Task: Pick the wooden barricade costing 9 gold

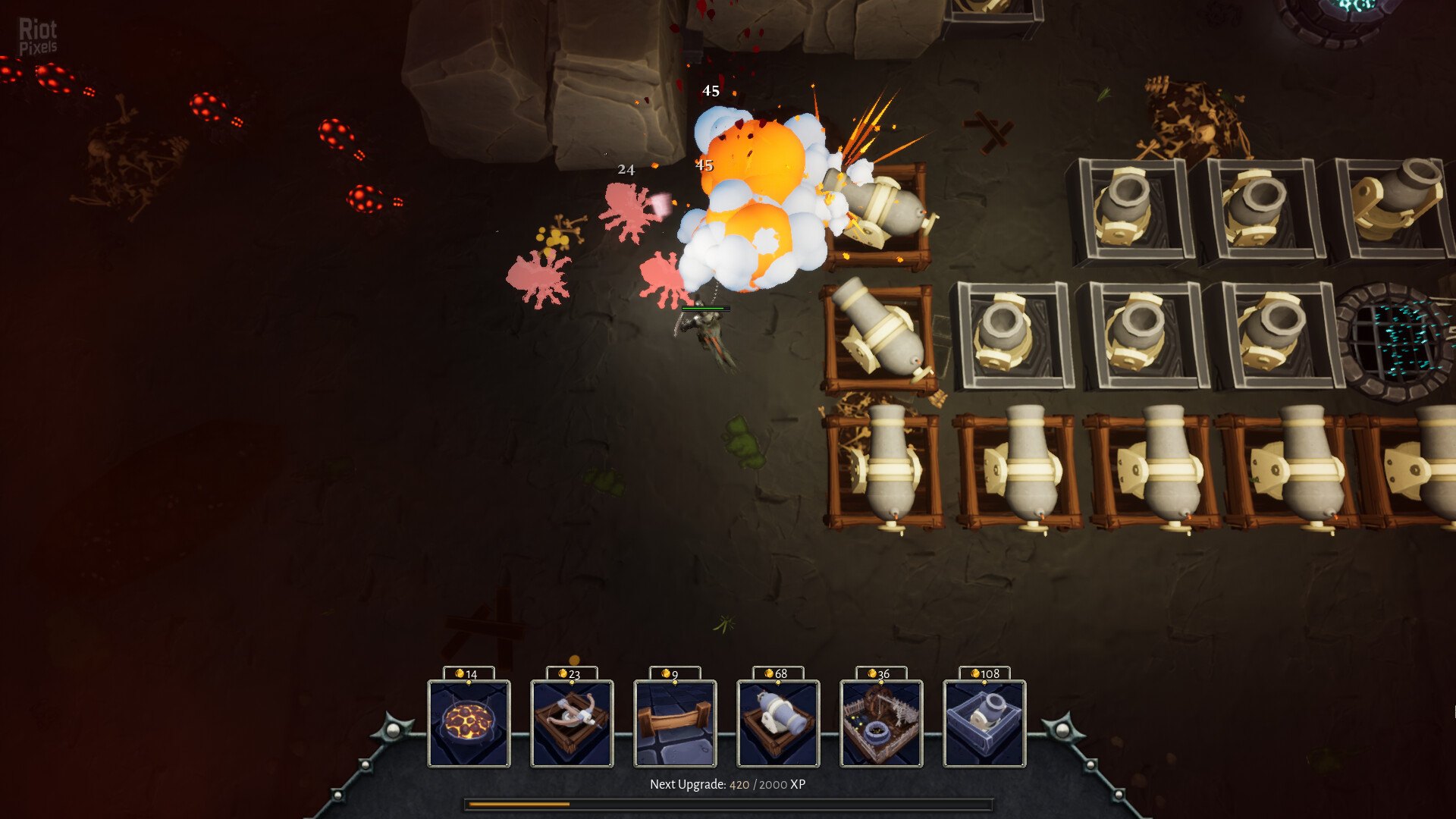Action: (675, 723)
